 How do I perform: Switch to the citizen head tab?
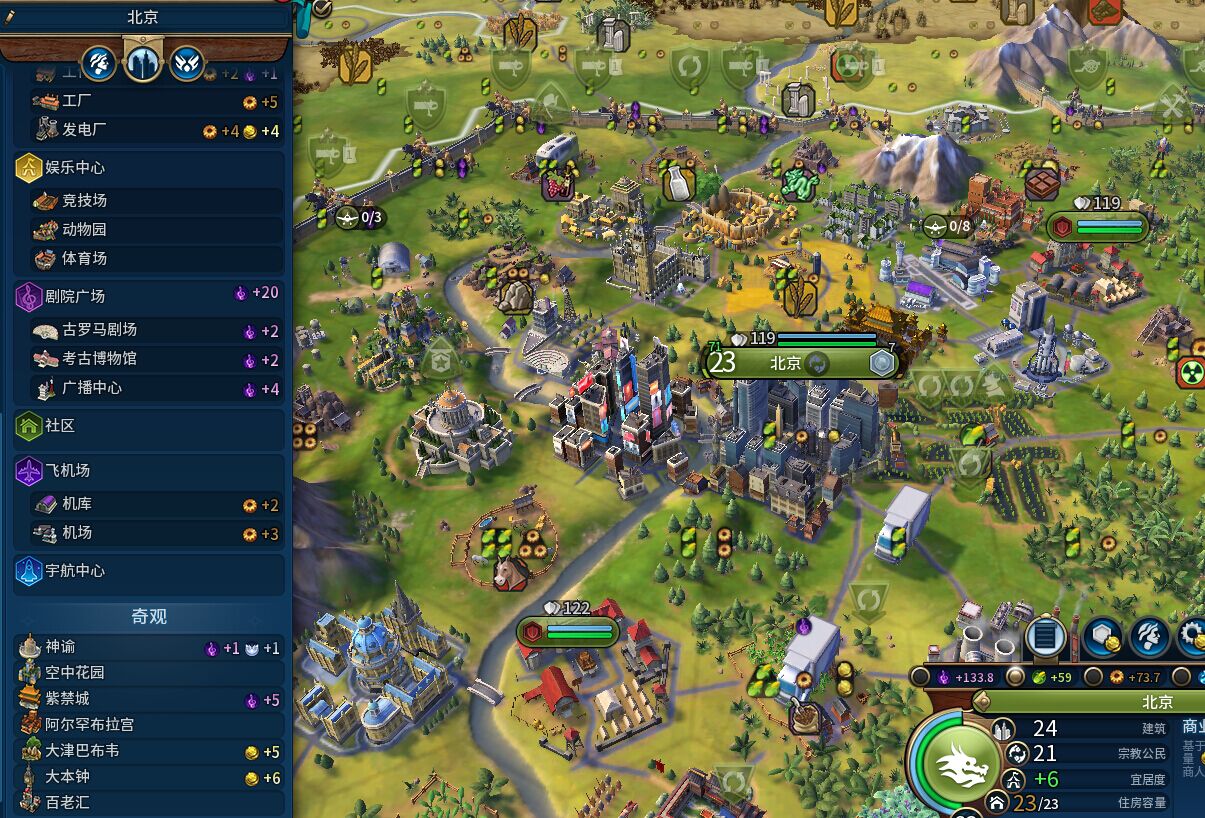pyautogui.click(x=98, y=64)
